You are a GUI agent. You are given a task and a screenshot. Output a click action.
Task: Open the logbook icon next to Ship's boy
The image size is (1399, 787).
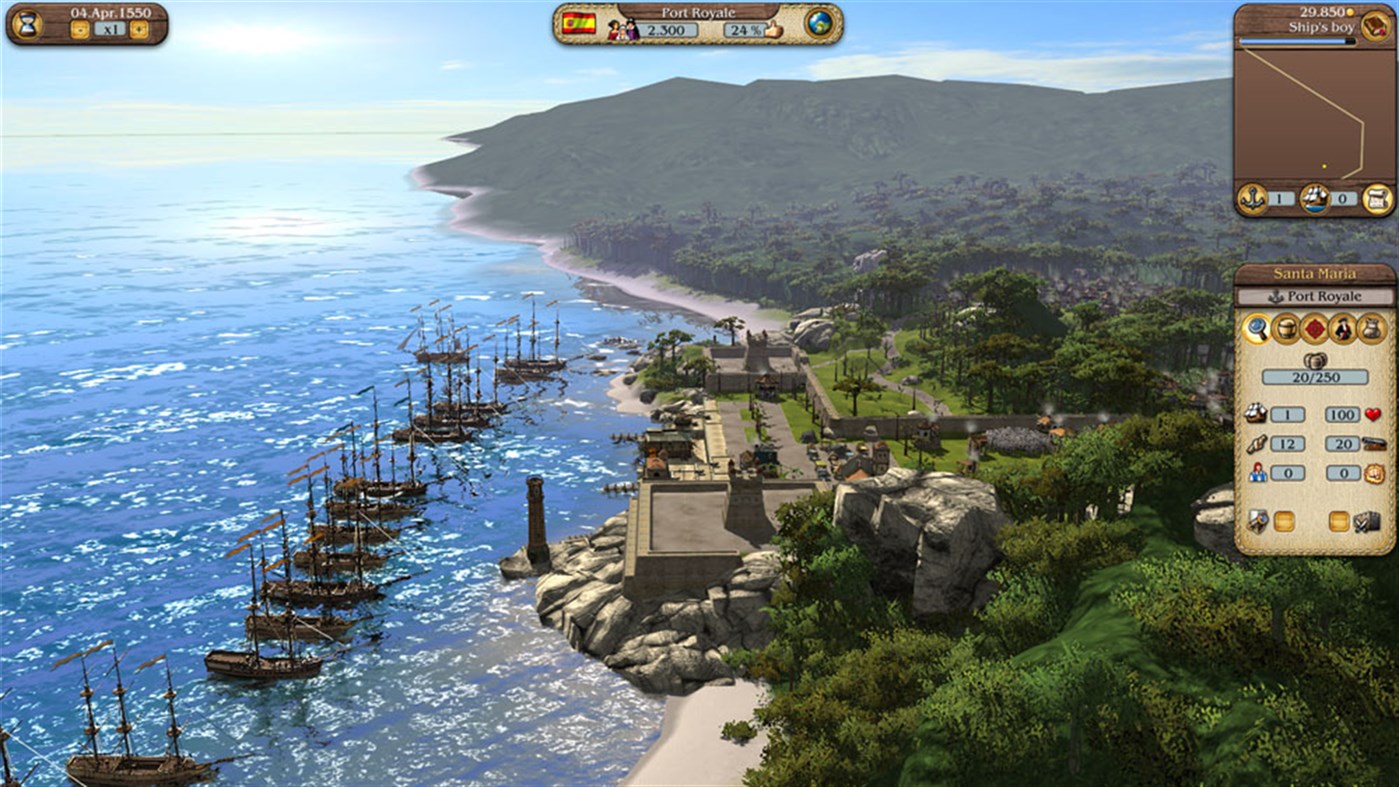(x=1374, y=27)
